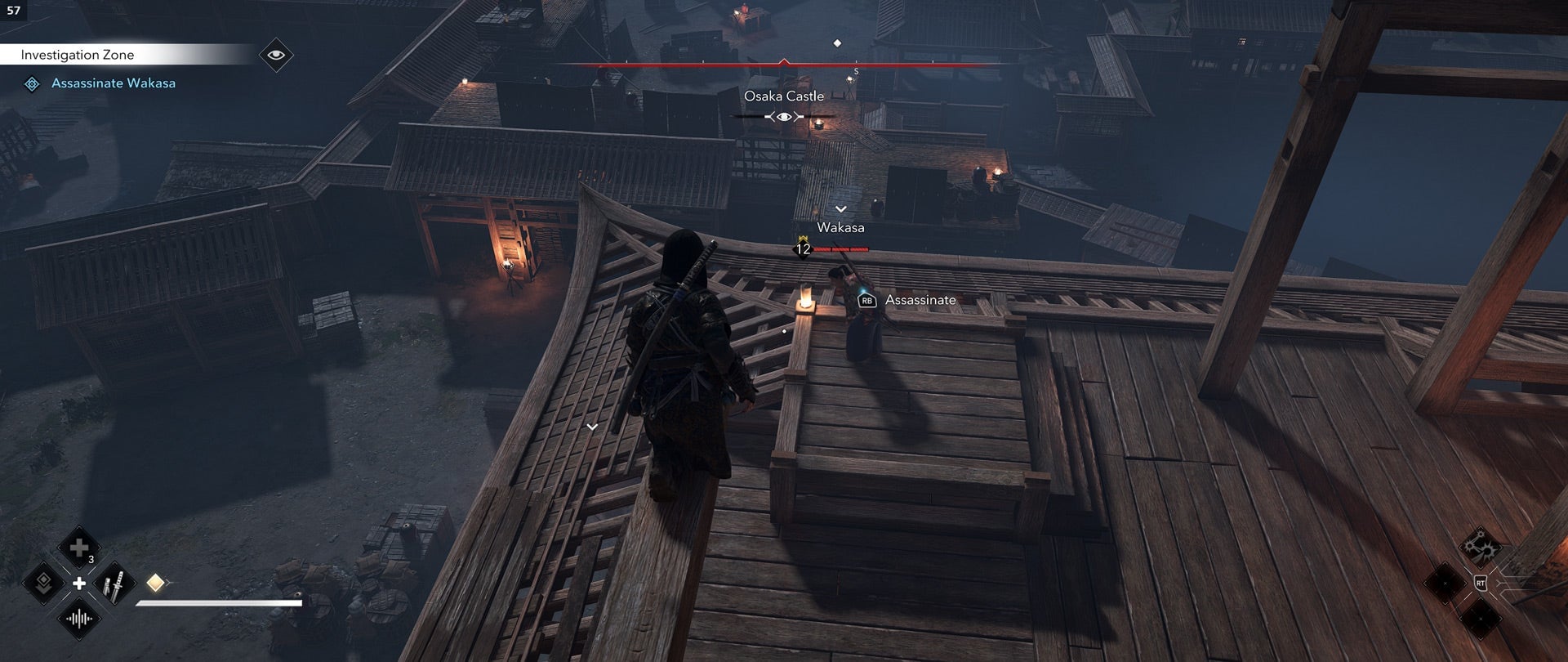Select the Investigation Zone title banner

78,54
